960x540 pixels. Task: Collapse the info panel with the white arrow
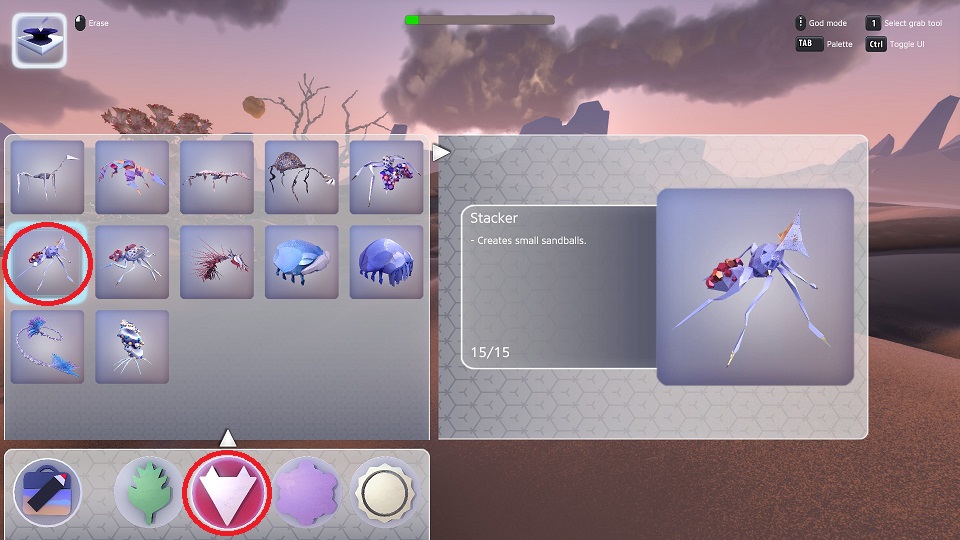pyautogui.click(x=441, y=153)
